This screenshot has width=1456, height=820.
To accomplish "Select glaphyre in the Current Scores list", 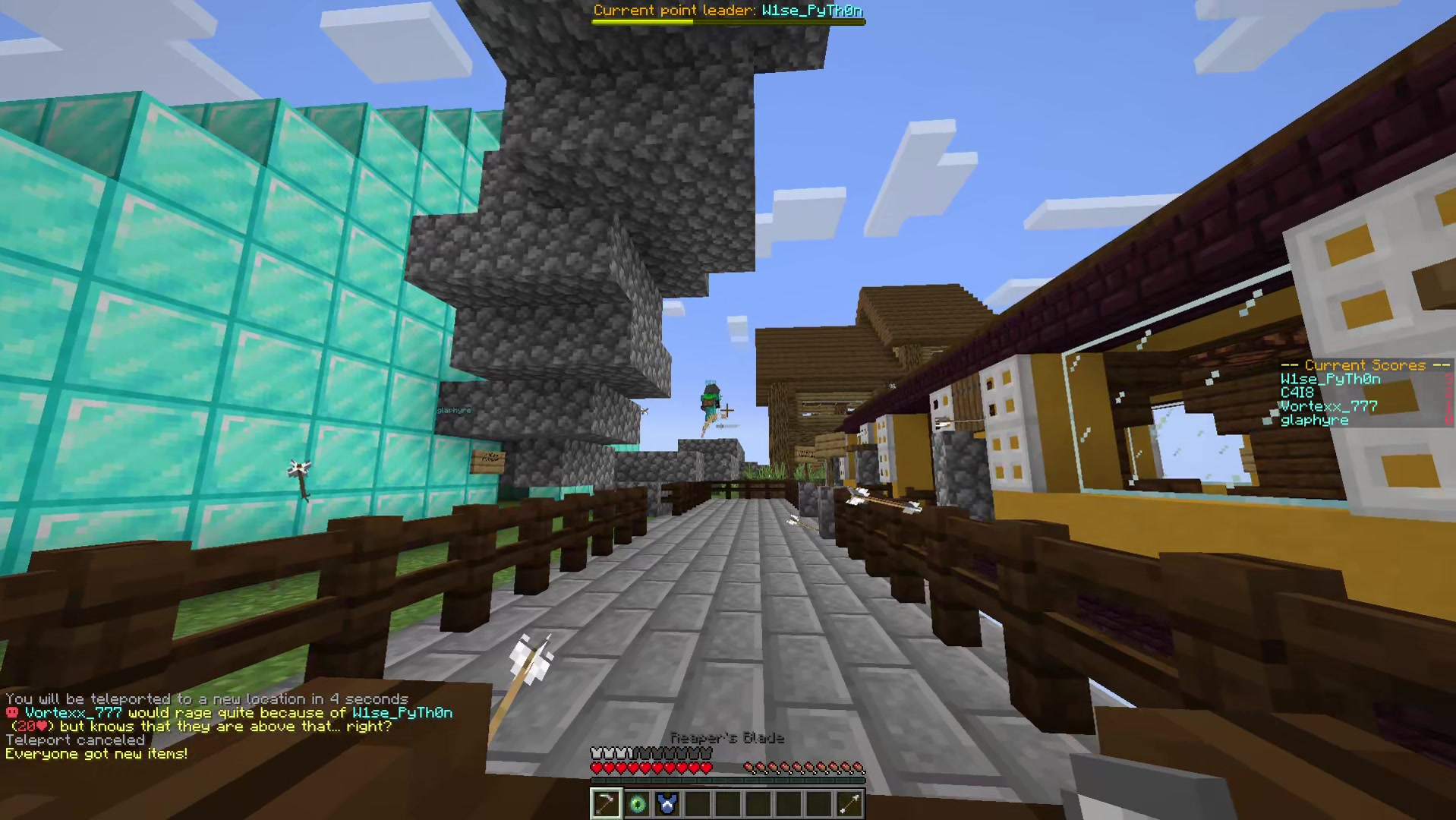I will [x=1314, y=420].
